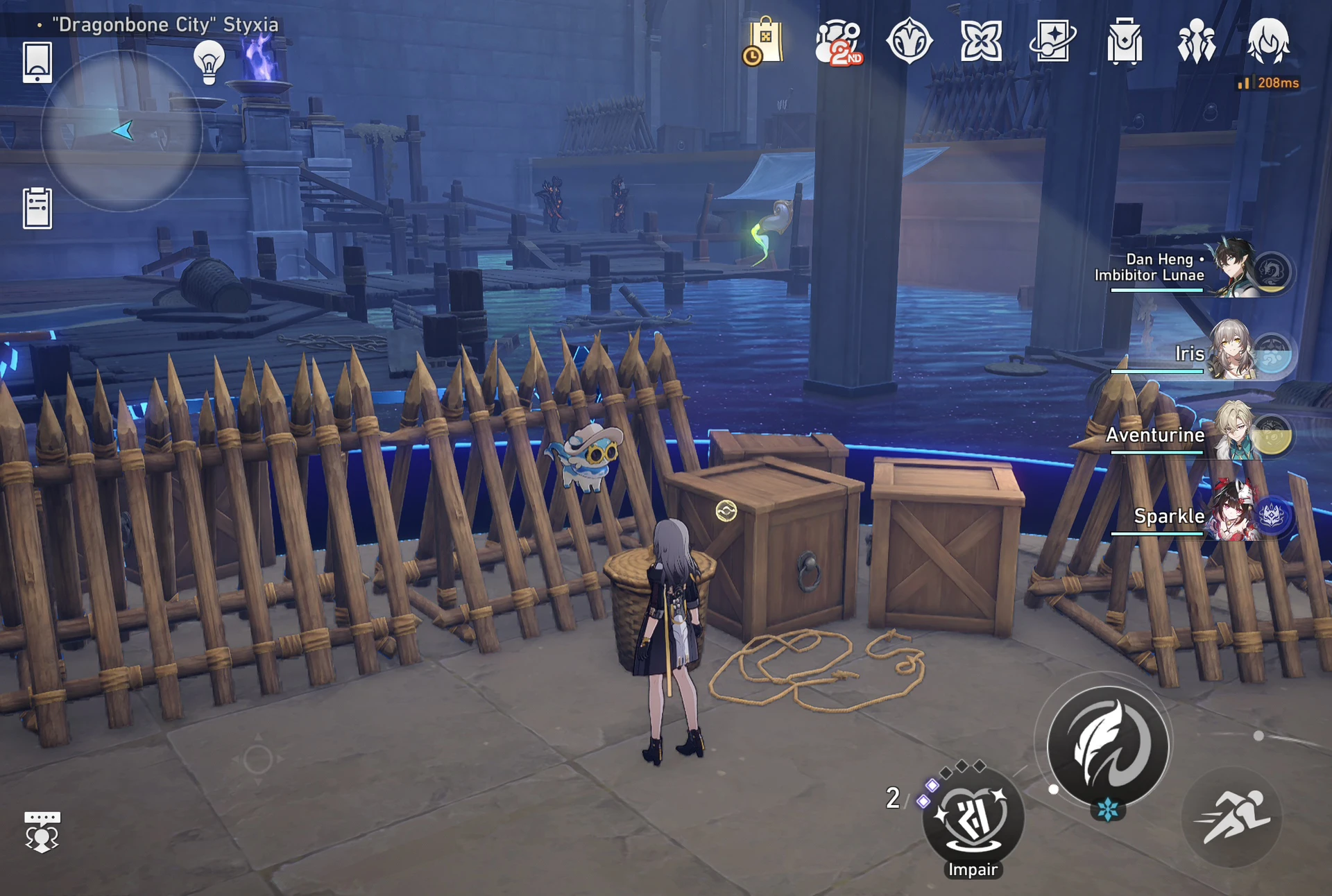Open the phone menu icon
This screenshot has height=896, width=1332.
[x=37, y=62]
